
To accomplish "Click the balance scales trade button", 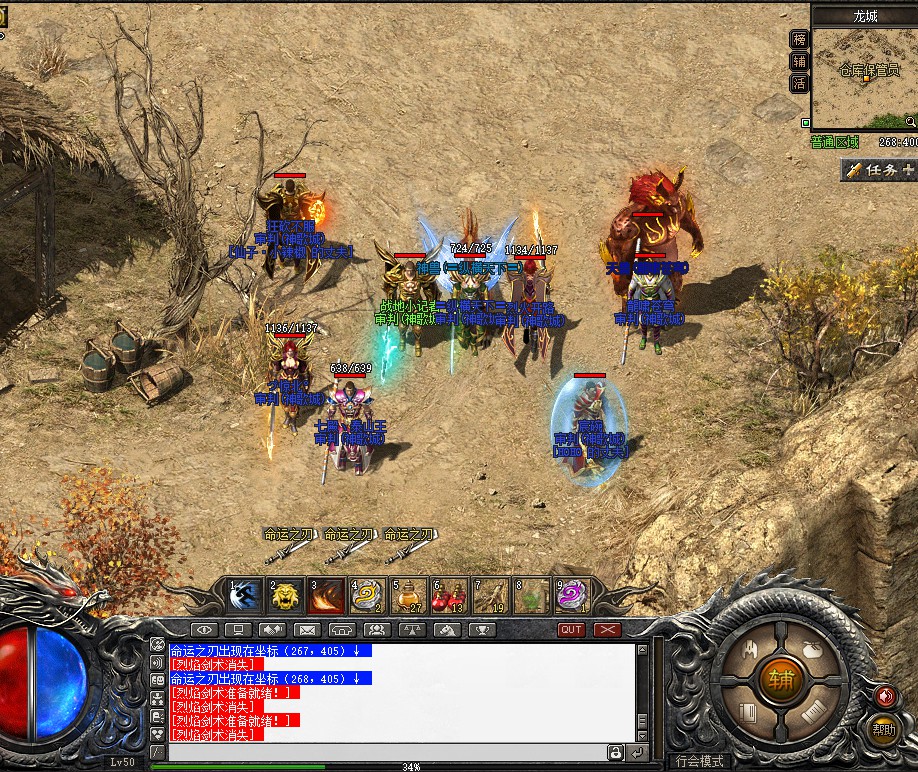I will [411, 630].
